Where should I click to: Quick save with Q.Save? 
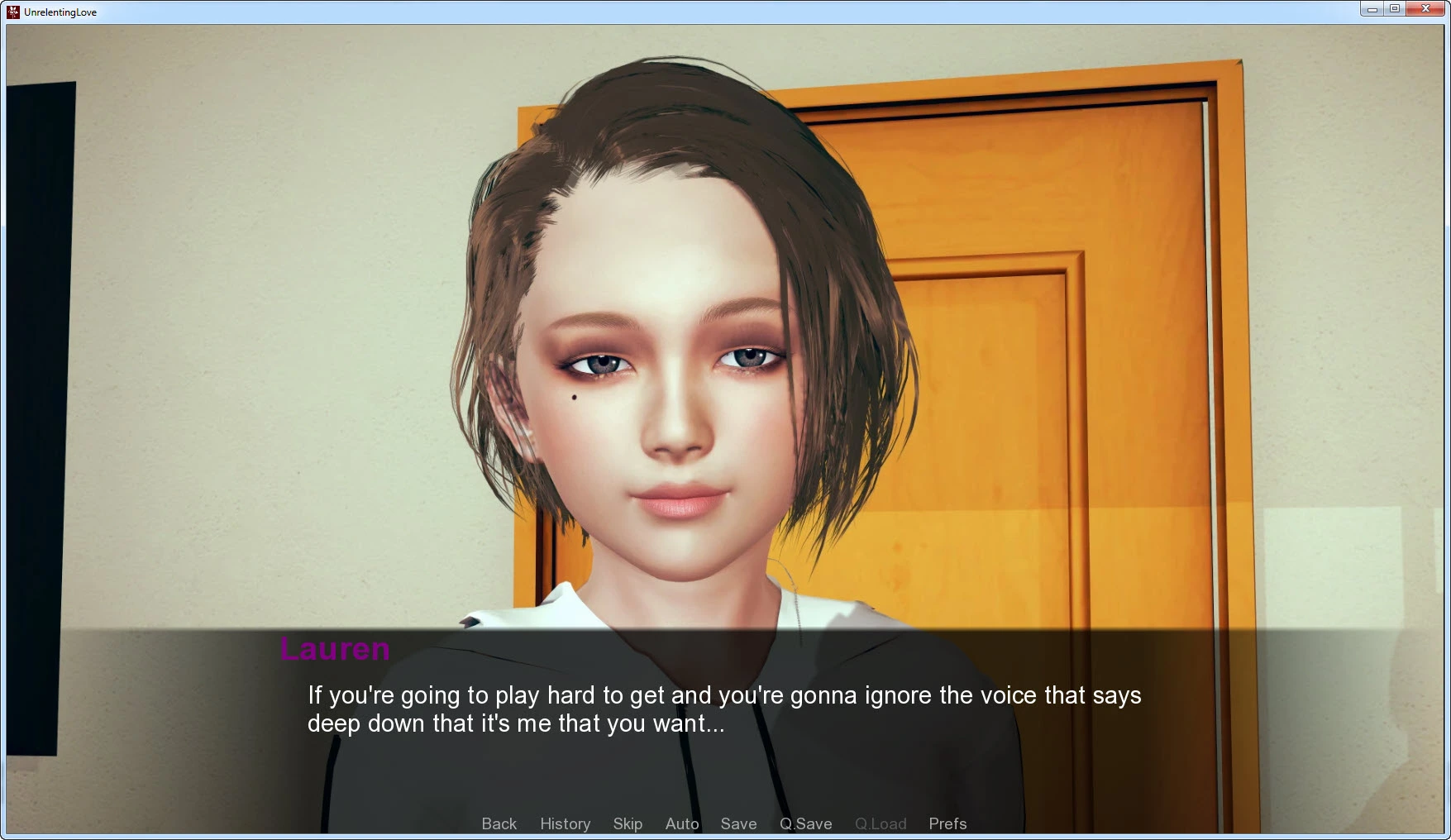click(805, 823)
